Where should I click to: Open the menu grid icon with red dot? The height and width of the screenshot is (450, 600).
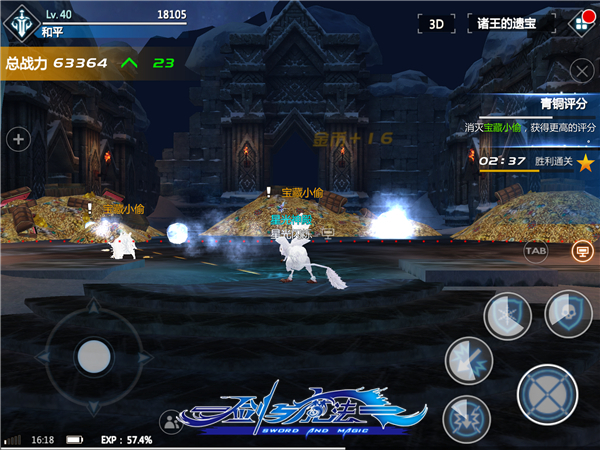(x=578, y=22)
